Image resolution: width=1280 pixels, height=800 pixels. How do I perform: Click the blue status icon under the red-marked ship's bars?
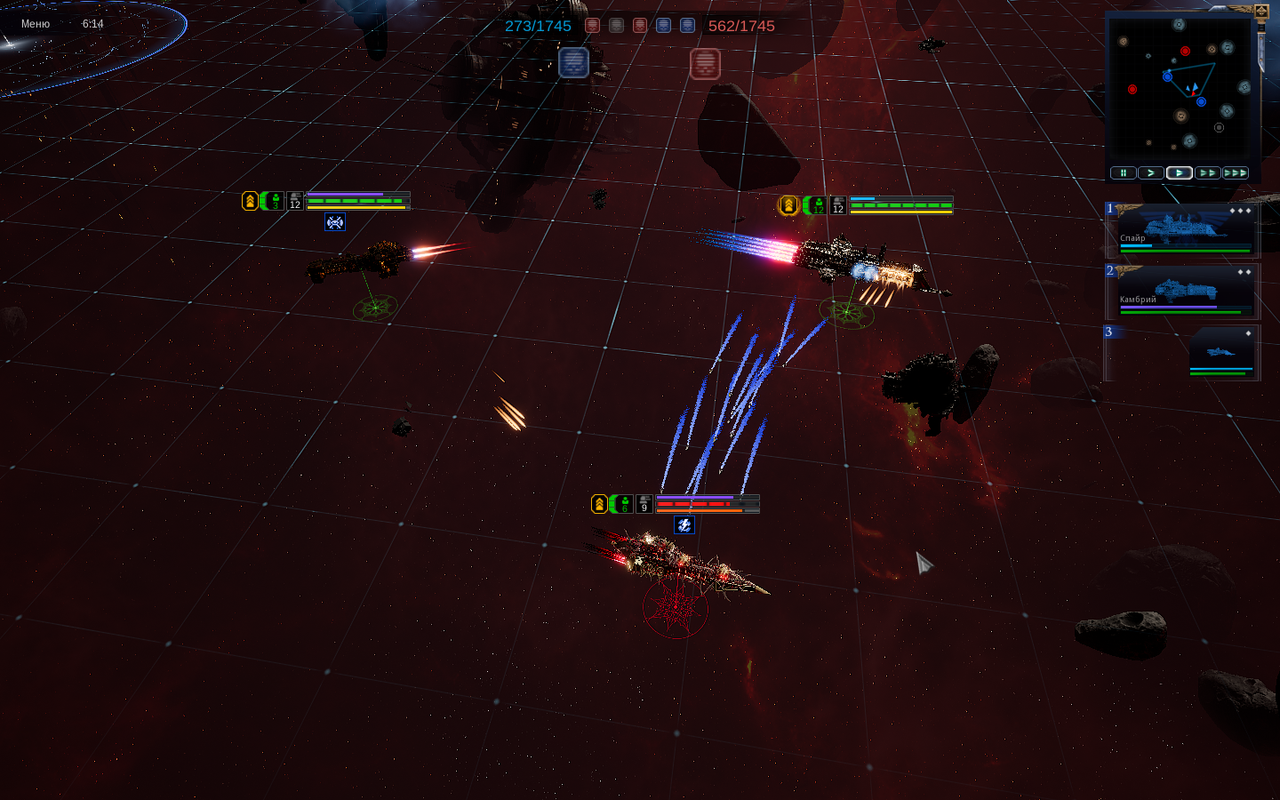point(684,524)
